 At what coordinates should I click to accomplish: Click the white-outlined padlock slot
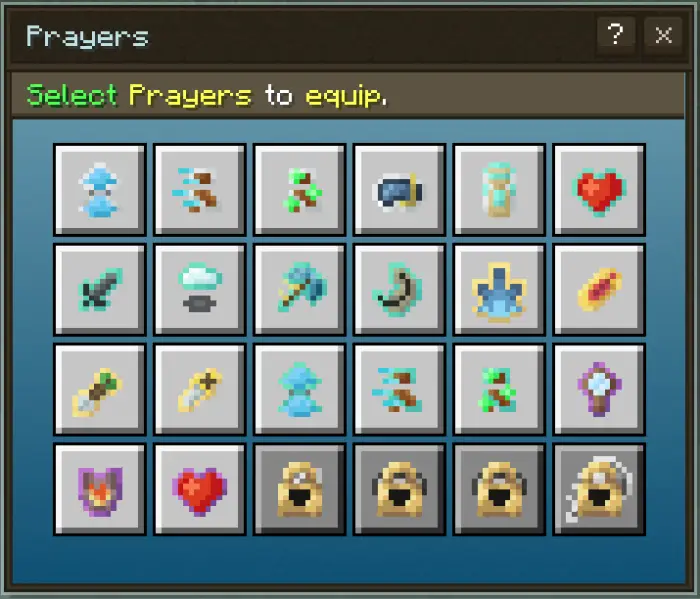(599, 490)
